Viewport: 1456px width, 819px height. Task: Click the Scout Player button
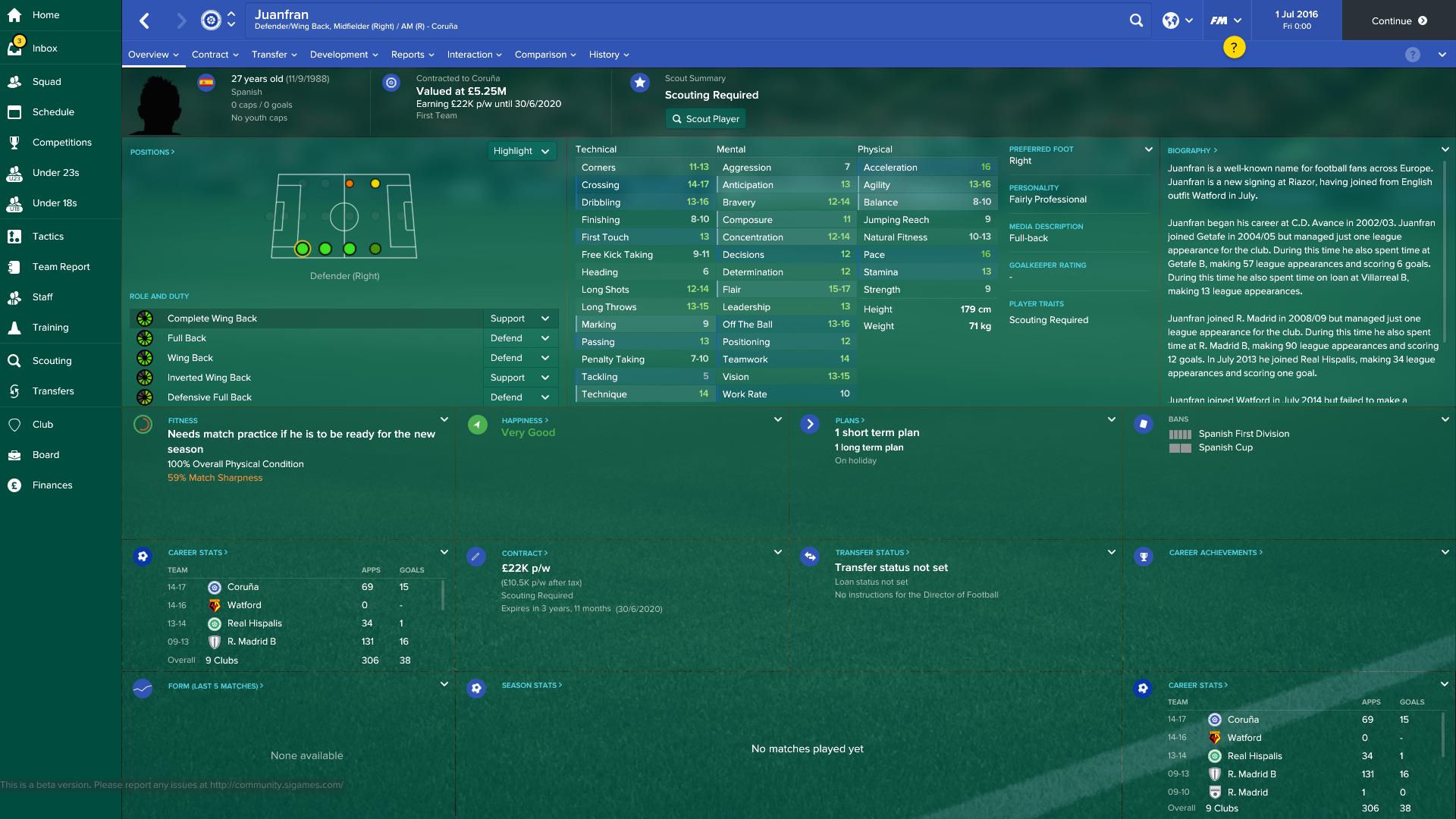click(x=705, y=118)
